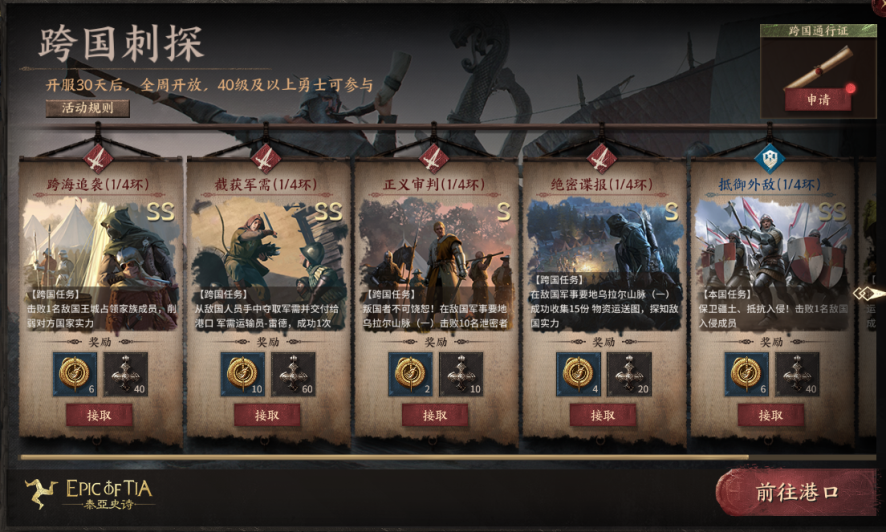
Task: Accept the 抵御外敌 mission with 接取
Action: pos(771,414)
